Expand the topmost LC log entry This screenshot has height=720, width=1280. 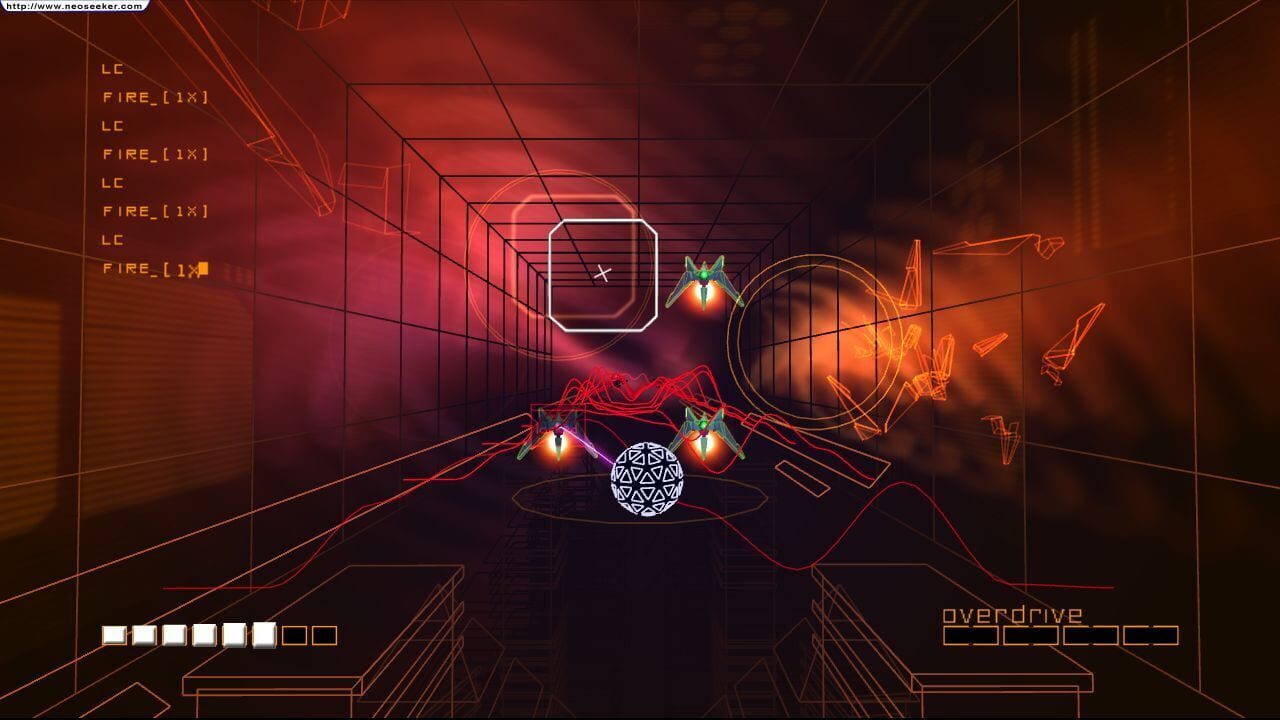tap(112, 69)
